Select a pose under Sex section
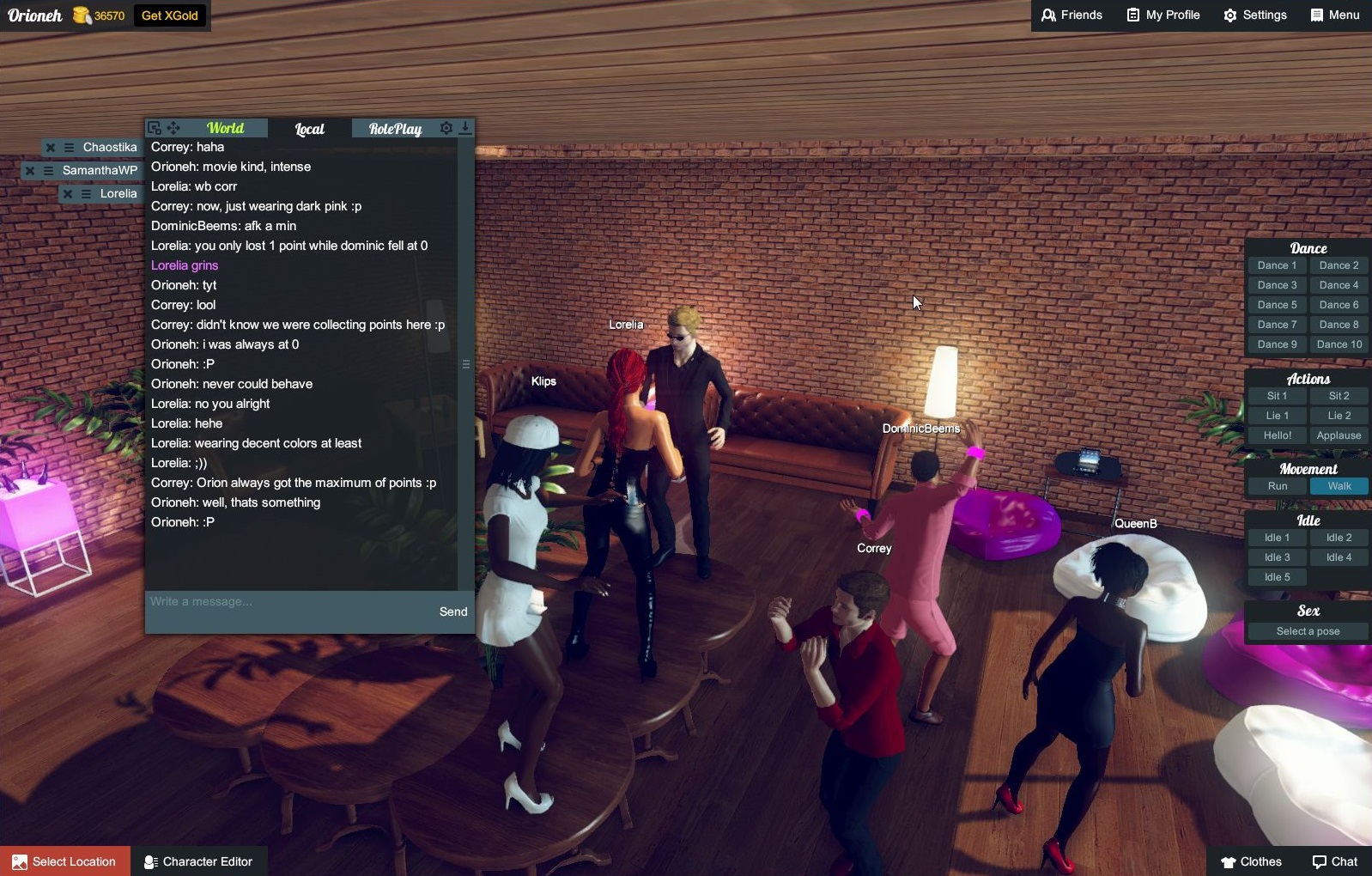This screenshot has height=876, width=1372. pos(1306,630)
